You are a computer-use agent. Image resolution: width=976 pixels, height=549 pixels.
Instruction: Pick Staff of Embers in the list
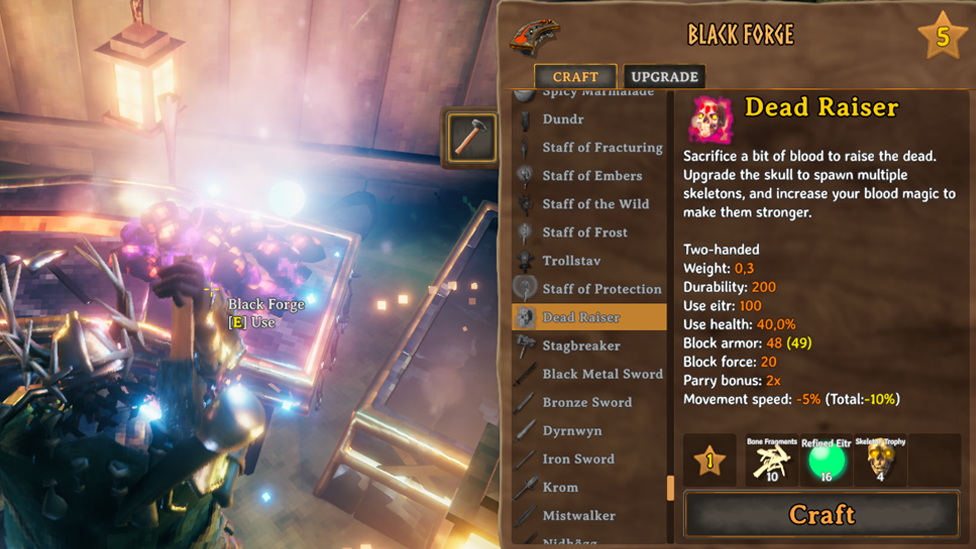(592, 176)
